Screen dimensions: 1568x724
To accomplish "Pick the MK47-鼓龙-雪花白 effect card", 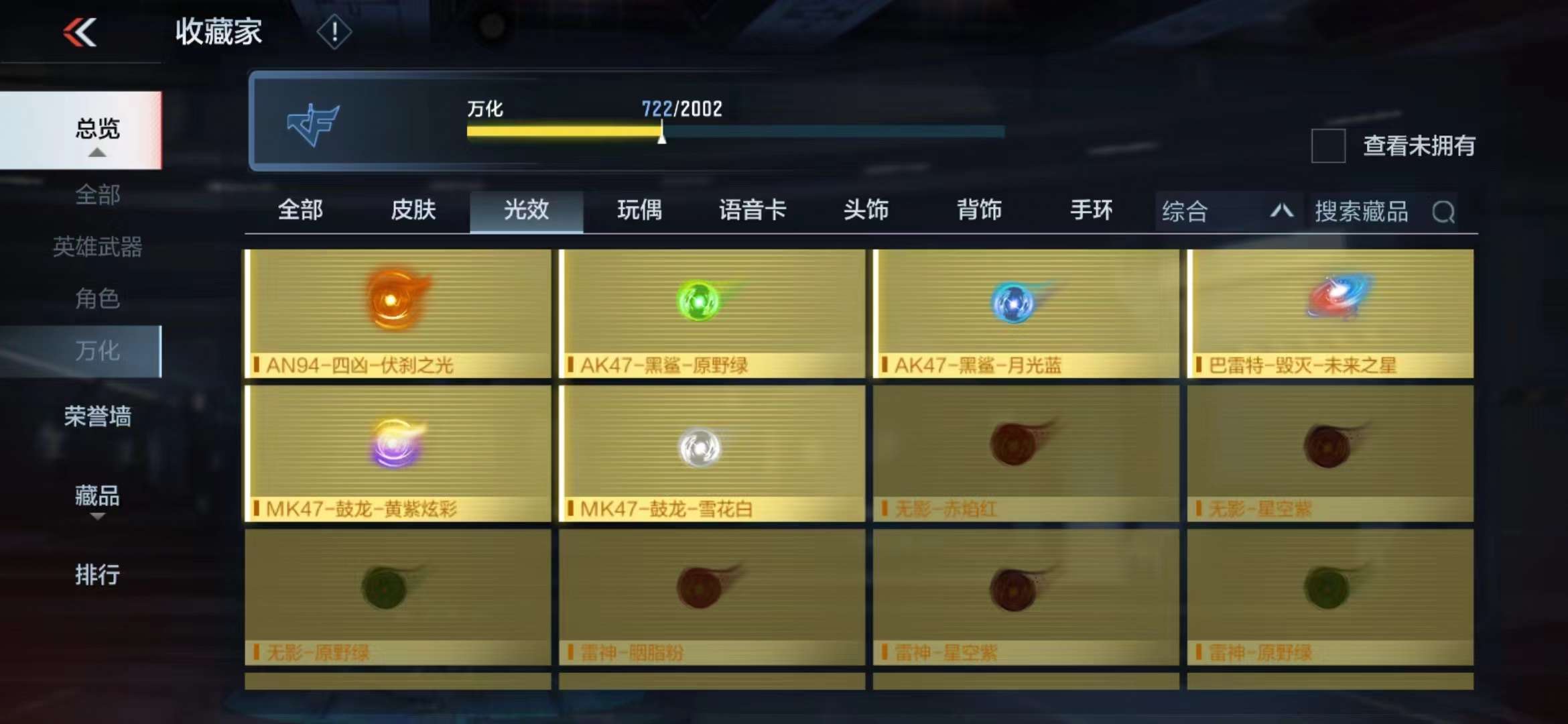I will click(712, 454).
